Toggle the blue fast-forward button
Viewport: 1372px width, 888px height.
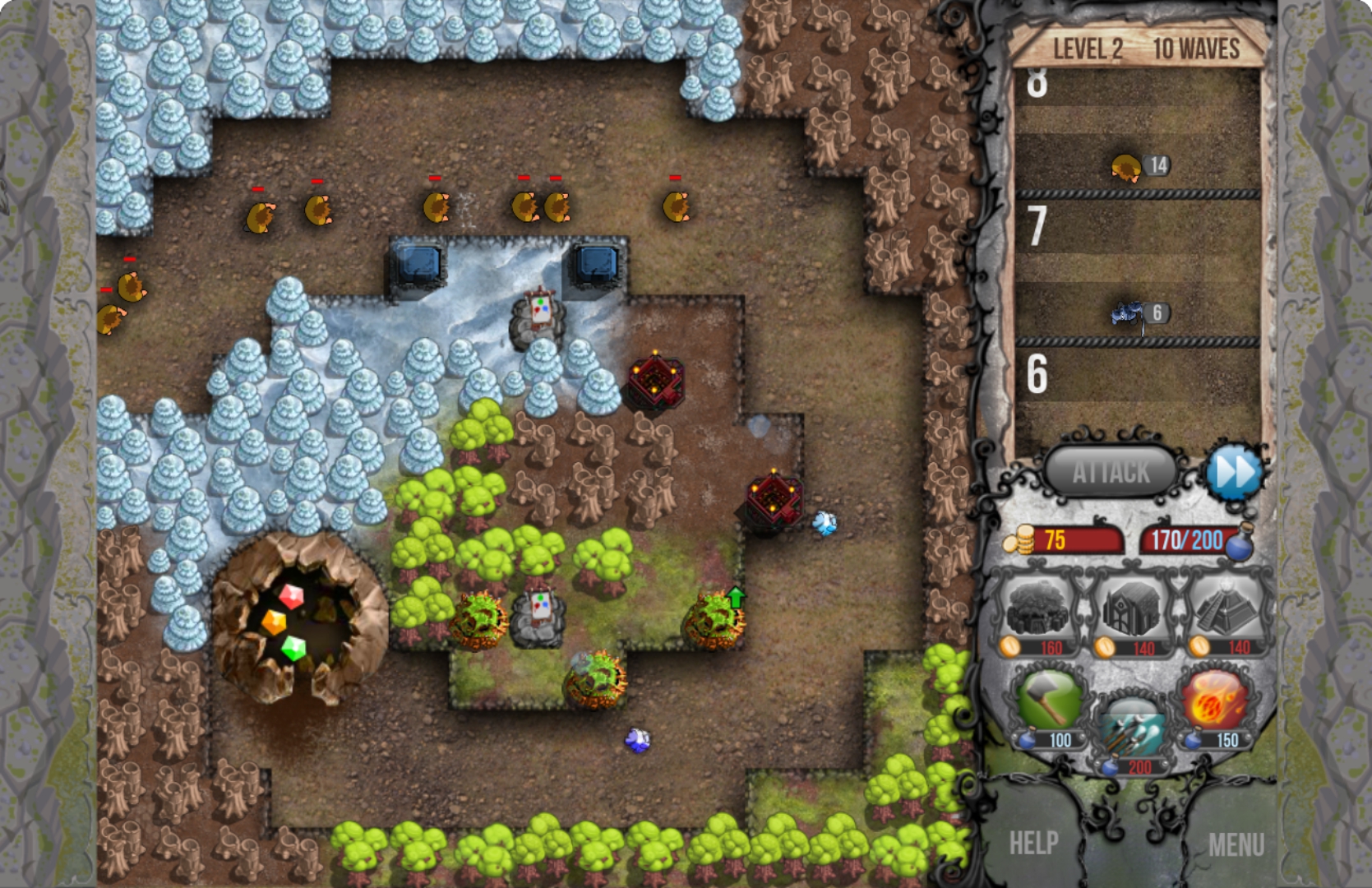(1234, 472)
